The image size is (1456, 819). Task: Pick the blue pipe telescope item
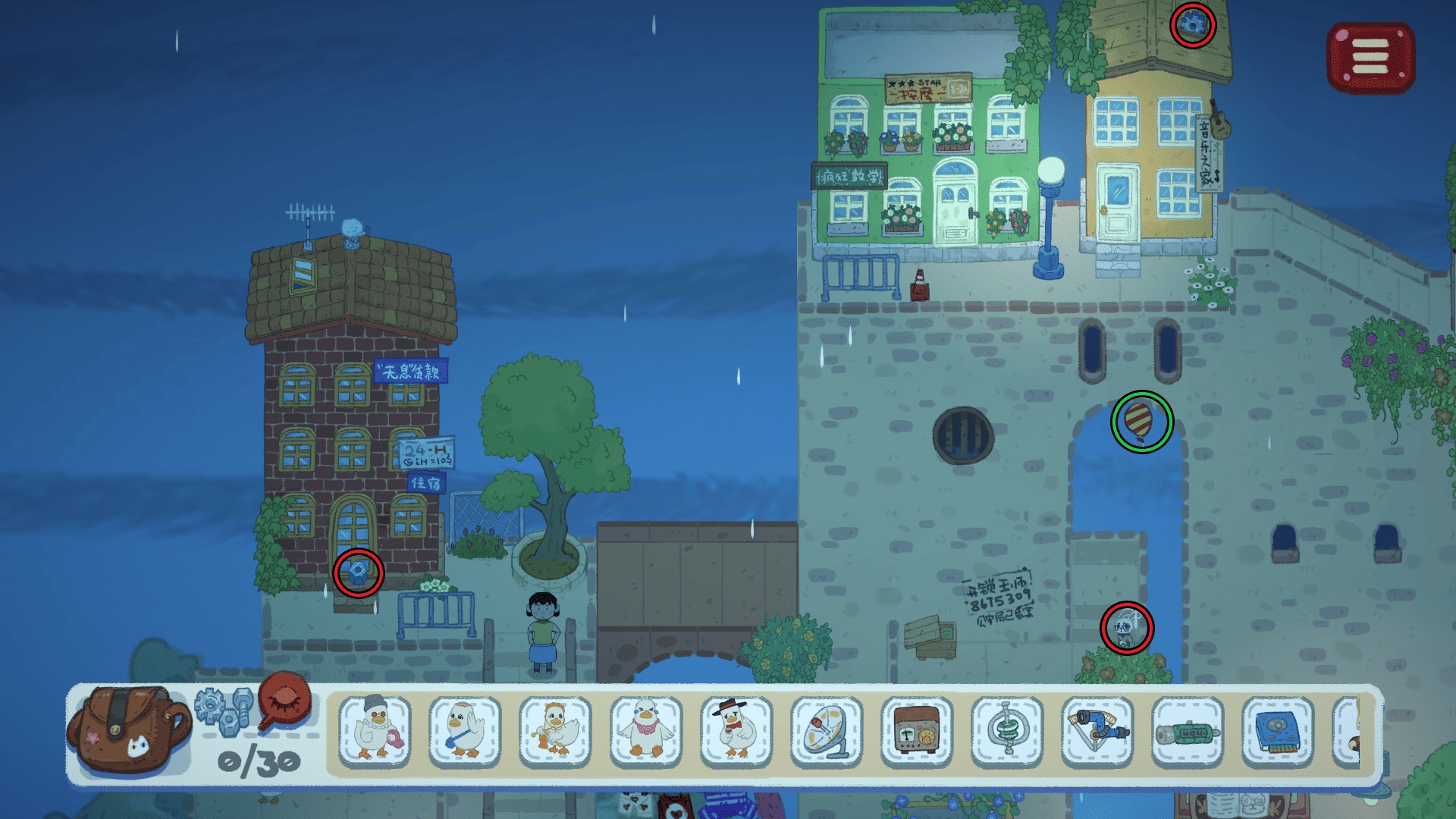point(1097,730)
